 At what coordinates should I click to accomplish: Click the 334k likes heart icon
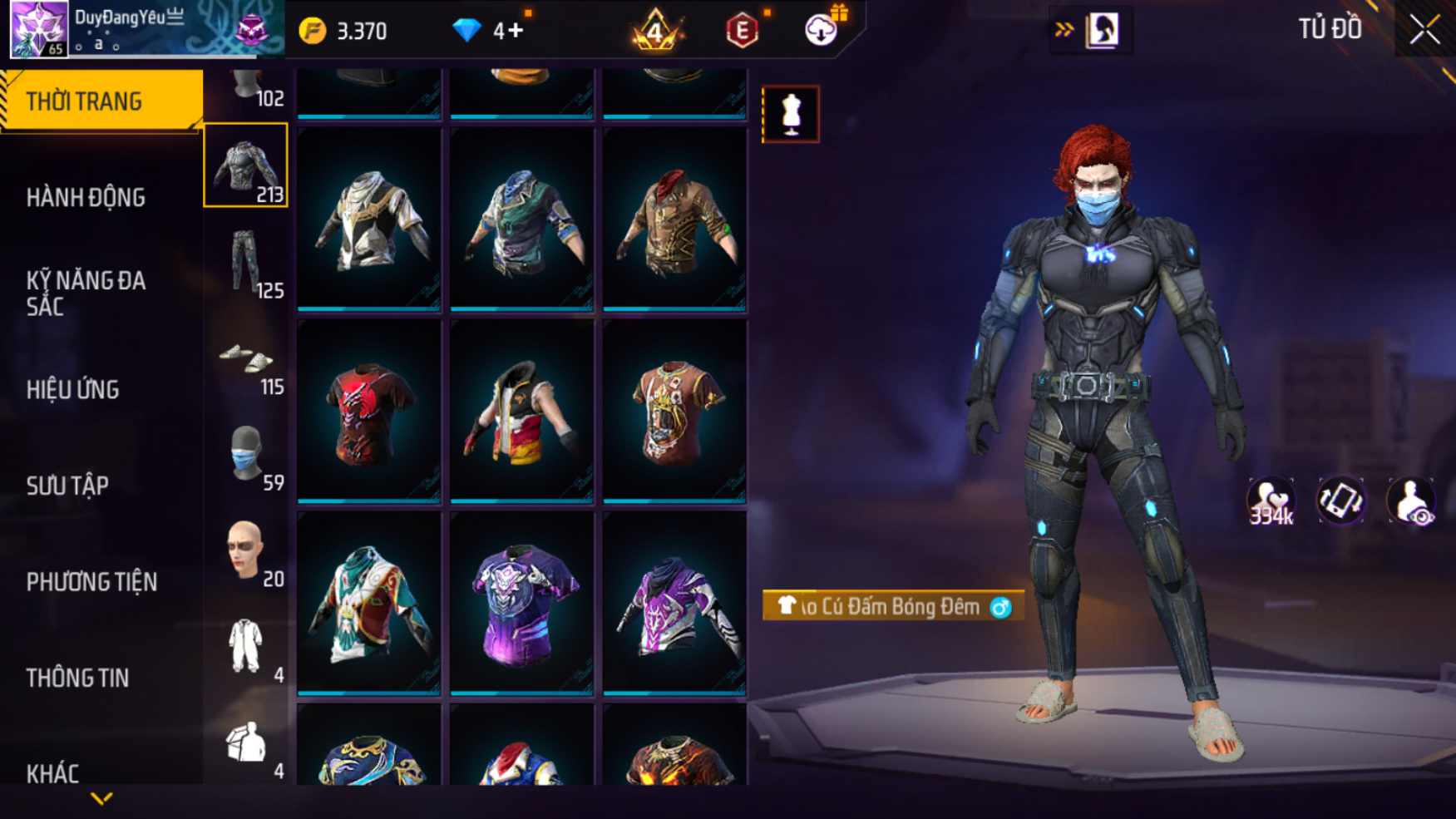click(1271, 501)
